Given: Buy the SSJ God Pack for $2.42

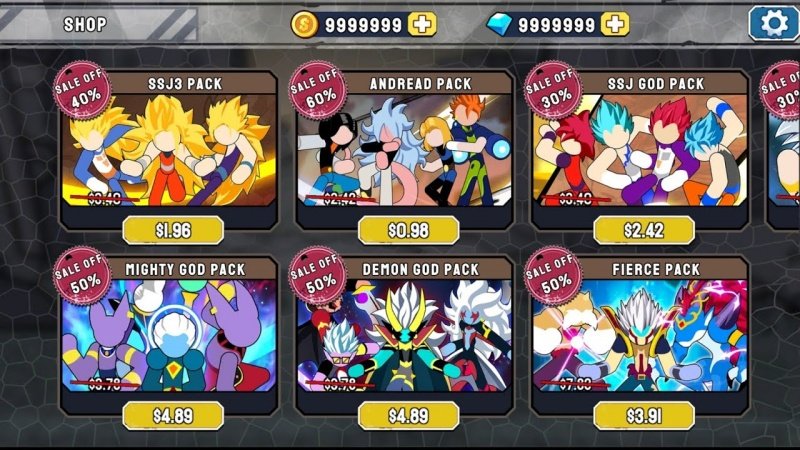Looking at the screenshot, I should point(643,231).
